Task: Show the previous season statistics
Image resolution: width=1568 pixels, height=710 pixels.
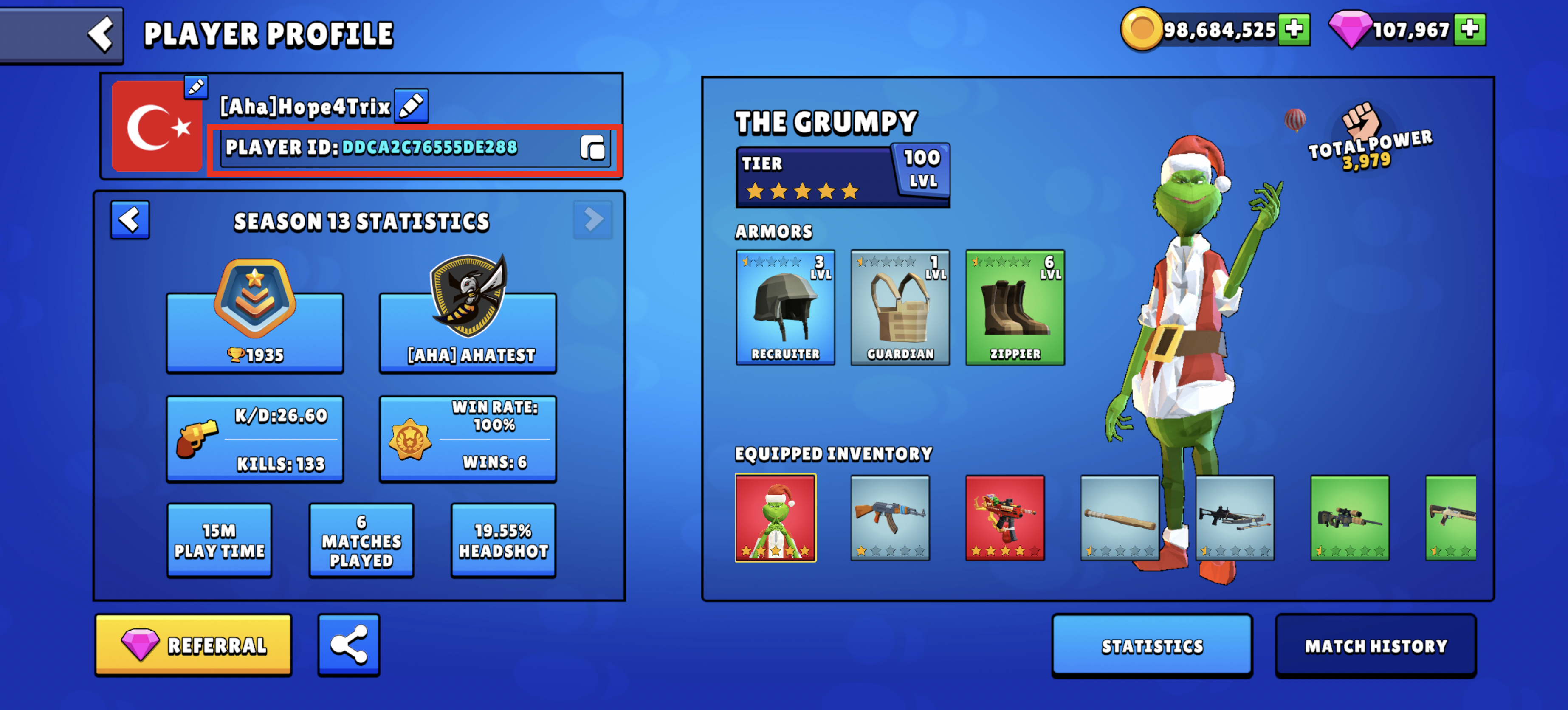Action: coord(130,220)
